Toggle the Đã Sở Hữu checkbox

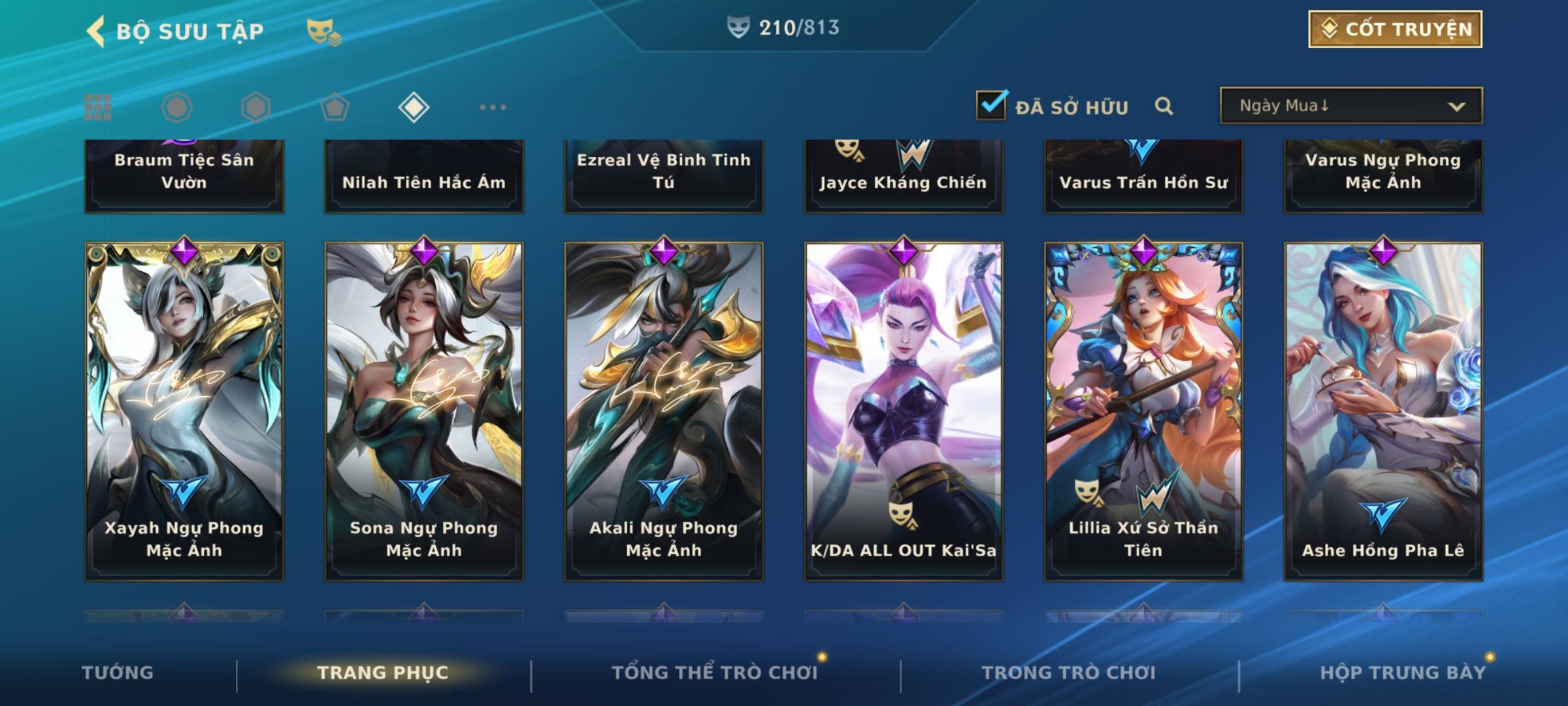coord(991,105)
